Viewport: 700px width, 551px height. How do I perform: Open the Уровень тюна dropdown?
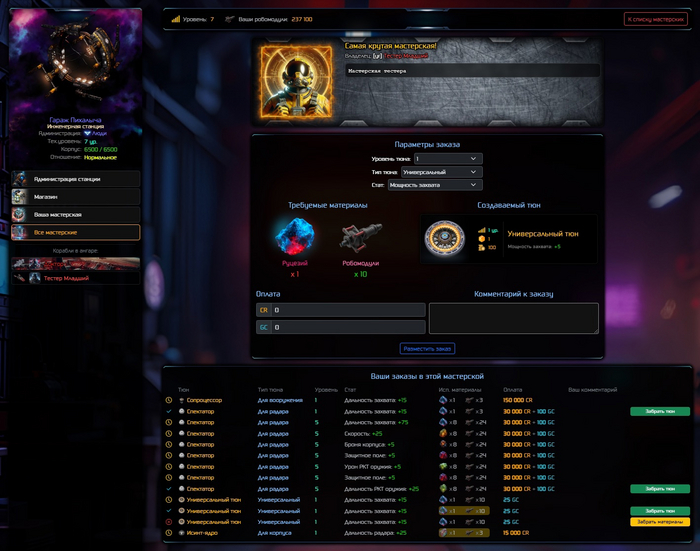point(448,158)
